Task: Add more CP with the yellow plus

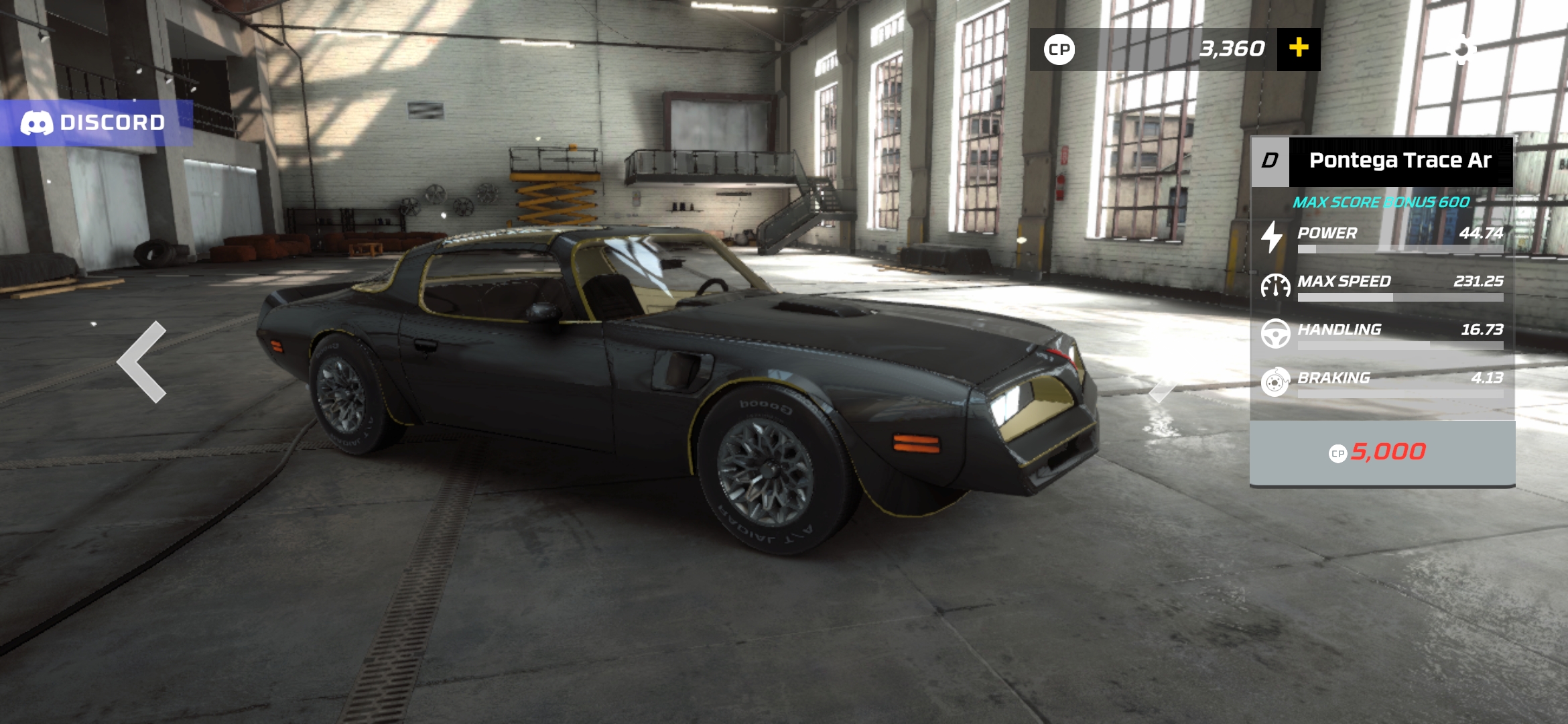Action: 1298,49
